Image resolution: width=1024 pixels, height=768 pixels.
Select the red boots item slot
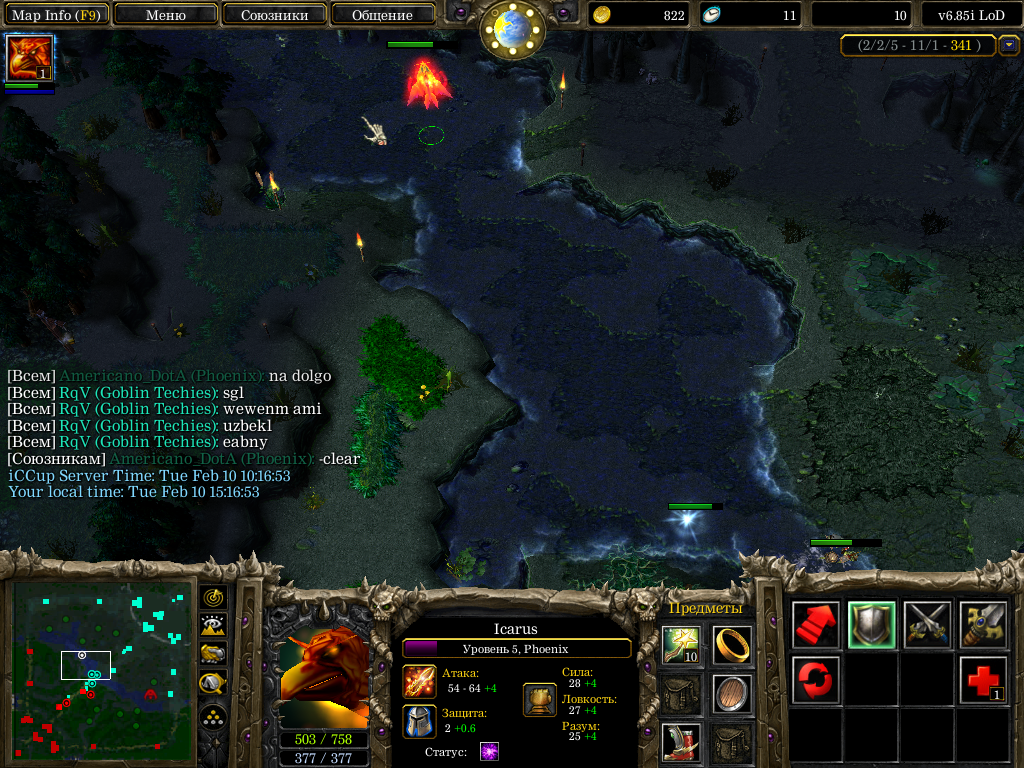[x=681, y=743]
